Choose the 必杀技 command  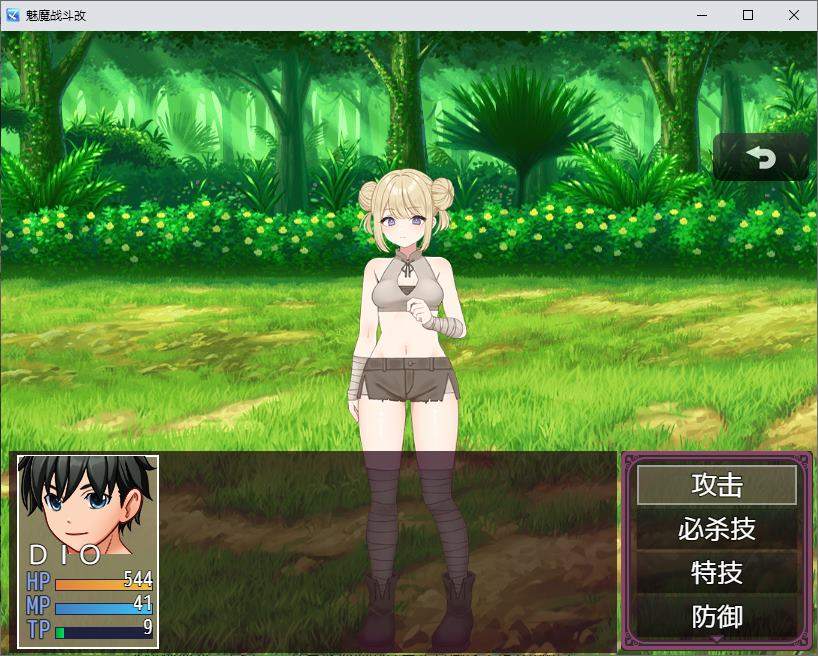pos(717,529)
